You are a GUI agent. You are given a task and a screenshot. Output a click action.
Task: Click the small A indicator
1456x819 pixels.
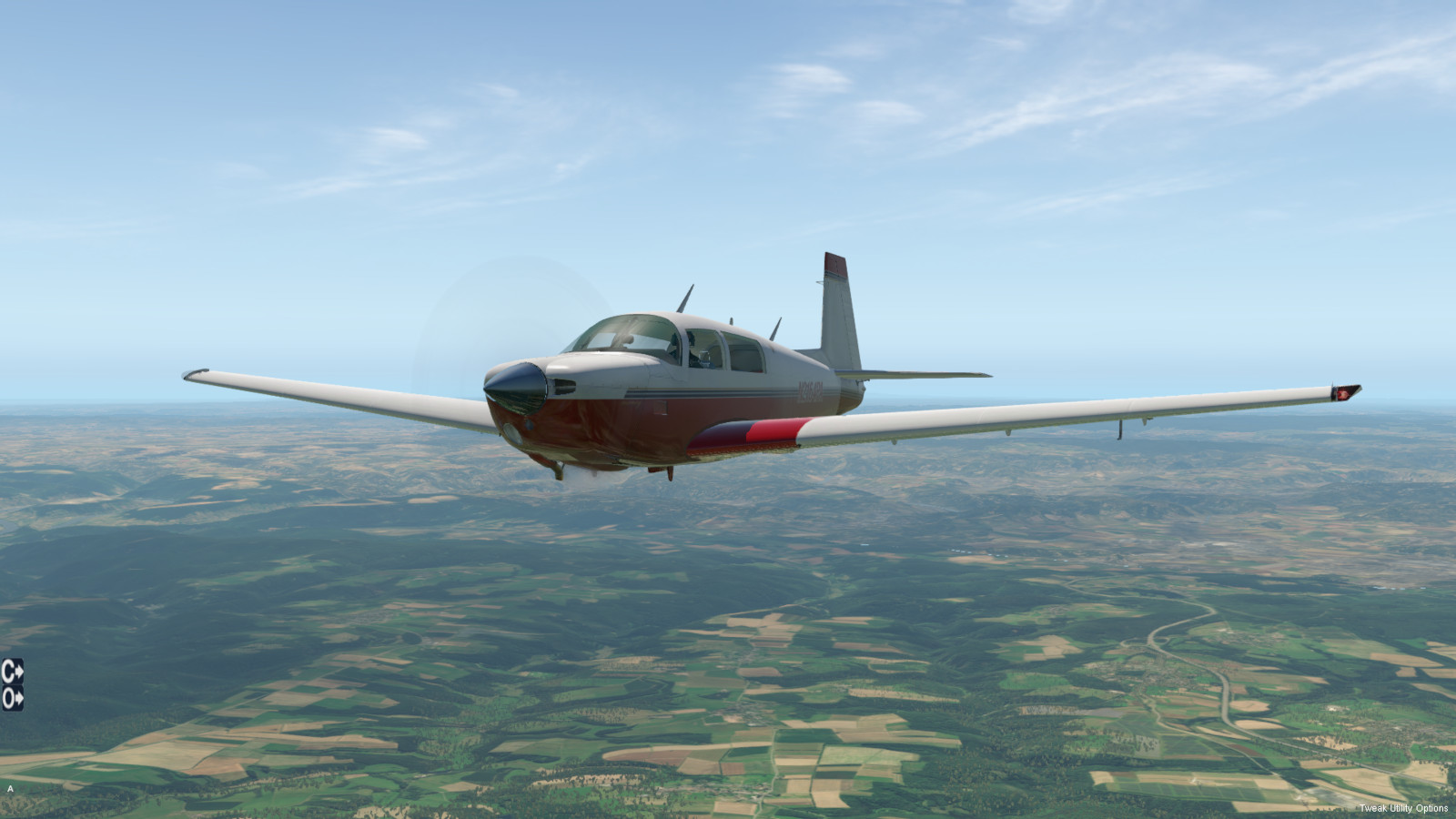(x=10, y=789)
